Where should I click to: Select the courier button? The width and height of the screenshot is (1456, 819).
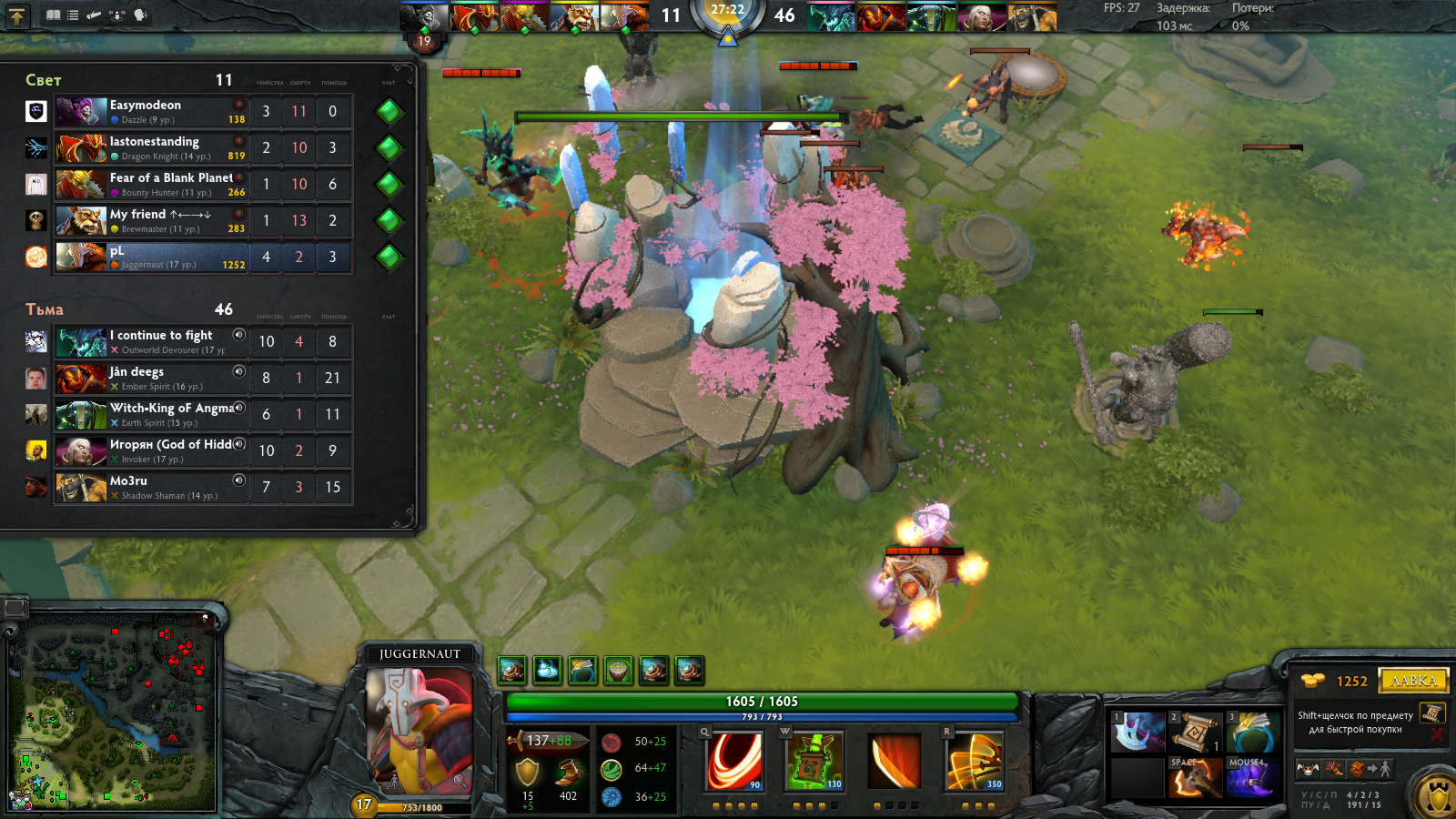(1308, 769)
